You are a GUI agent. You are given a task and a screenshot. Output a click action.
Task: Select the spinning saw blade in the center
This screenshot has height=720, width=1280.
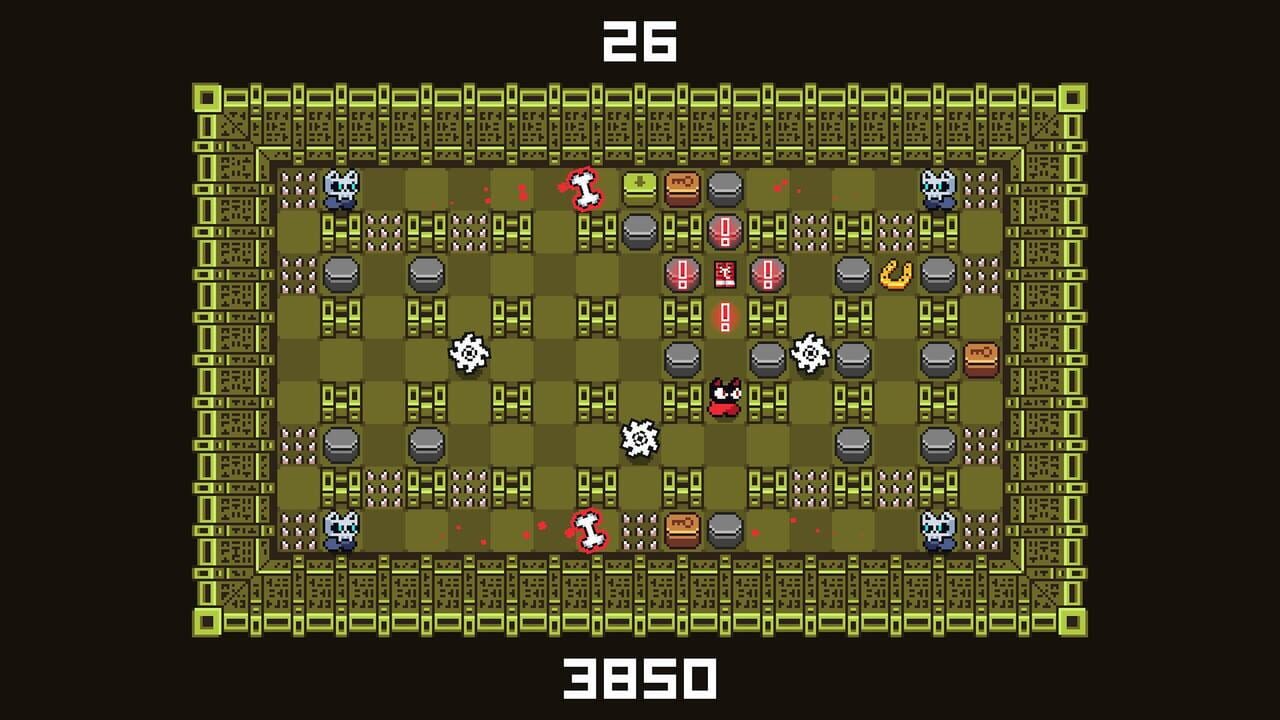[x=641, y=436]
